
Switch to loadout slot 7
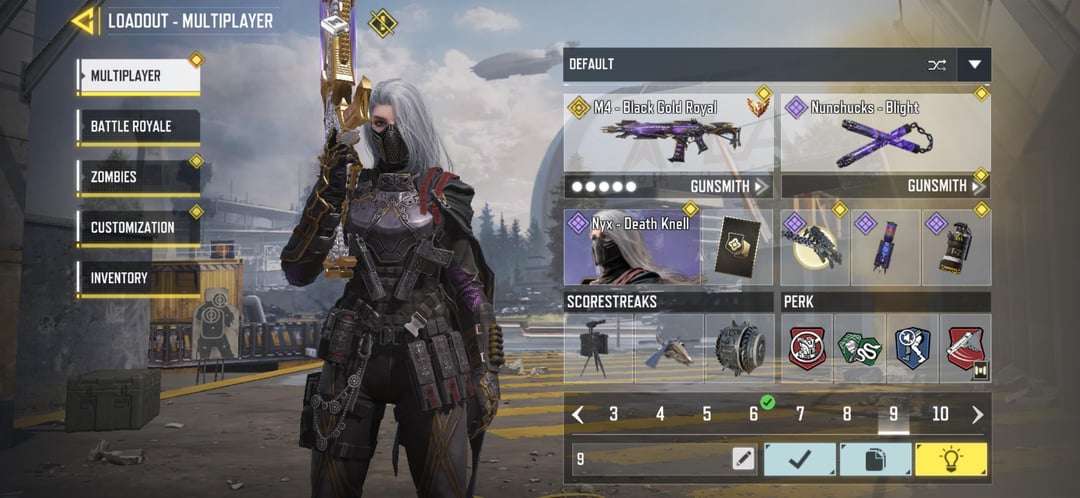coord(800,414)
